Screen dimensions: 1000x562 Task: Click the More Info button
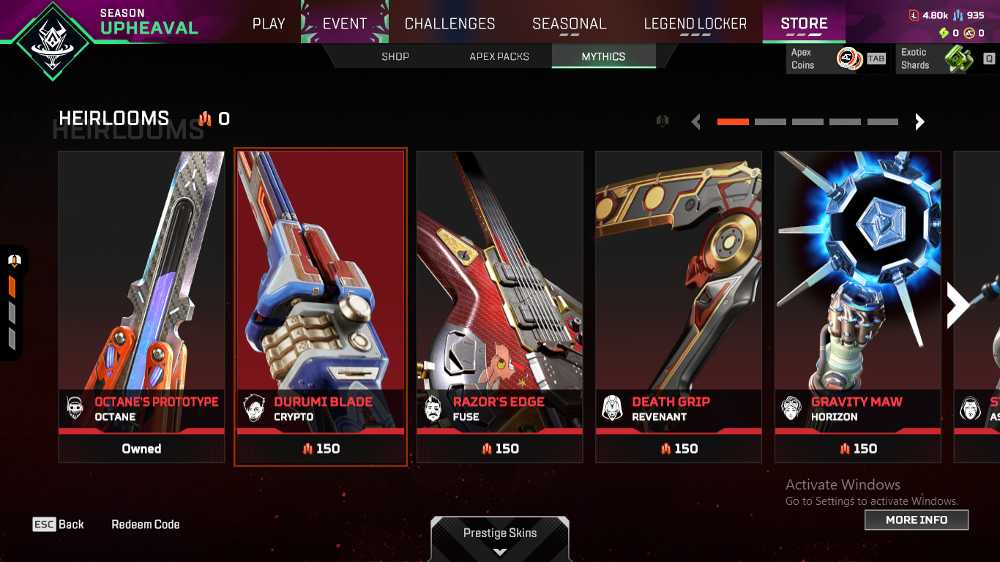pyautogui.click(x=916, y=520)
